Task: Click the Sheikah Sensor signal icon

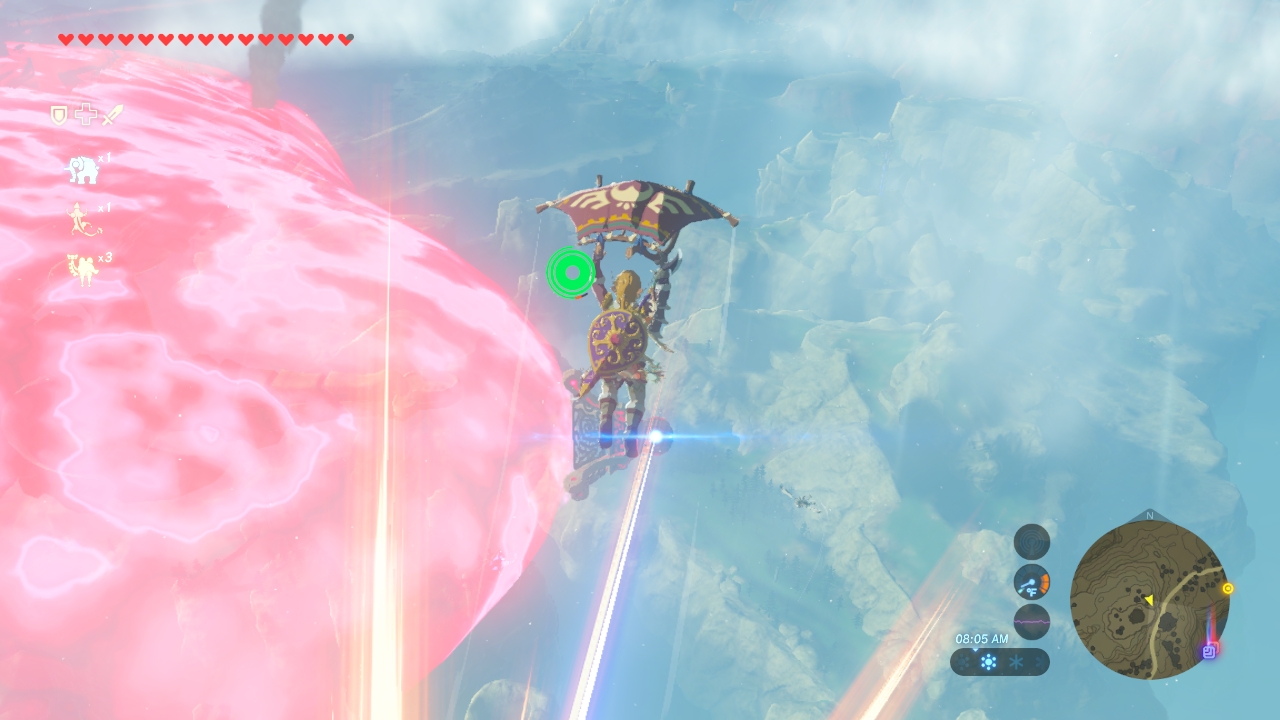Action: pyautogui.click(x=1031, y=542)
